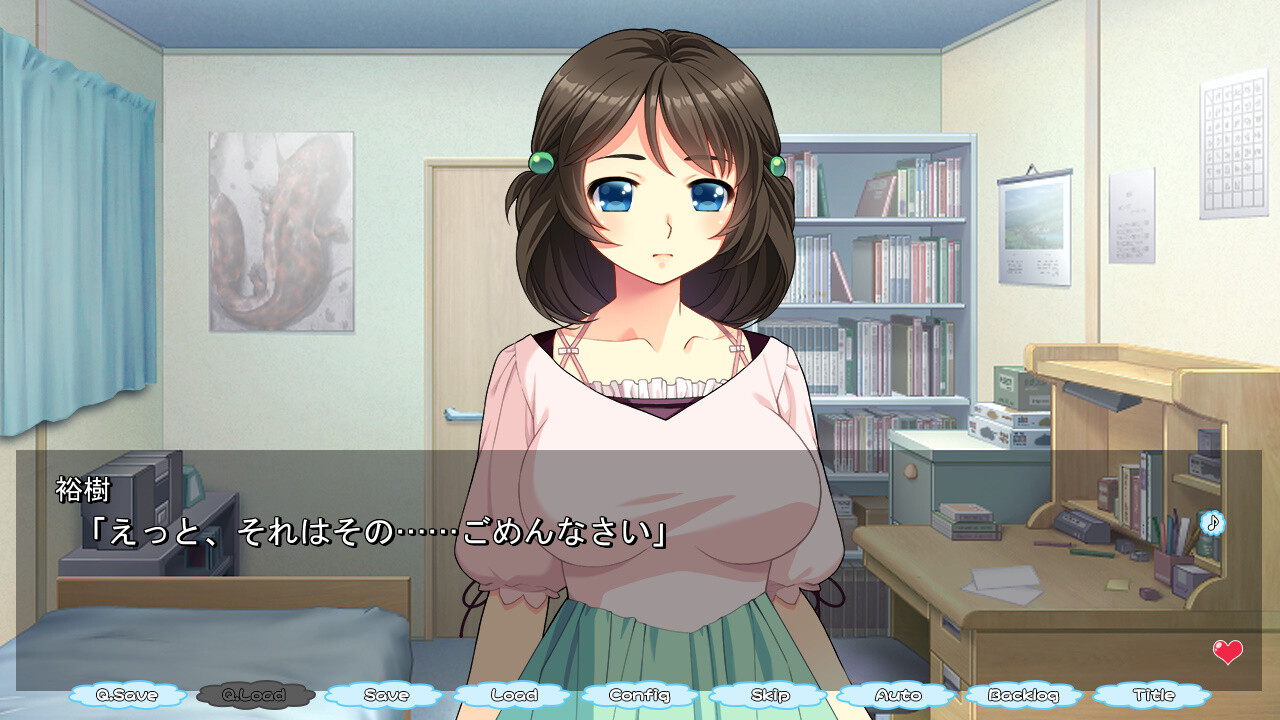
Task: Click the Q.Save button
Action: 129,695
